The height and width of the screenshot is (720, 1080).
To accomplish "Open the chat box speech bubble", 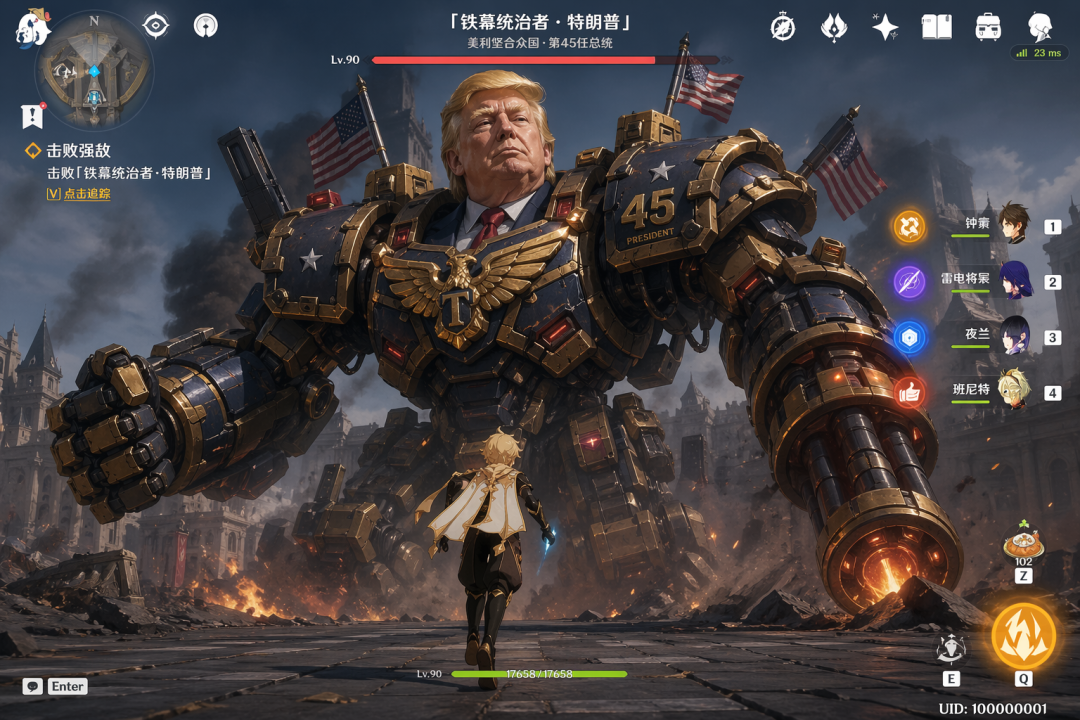I will 33,687.
